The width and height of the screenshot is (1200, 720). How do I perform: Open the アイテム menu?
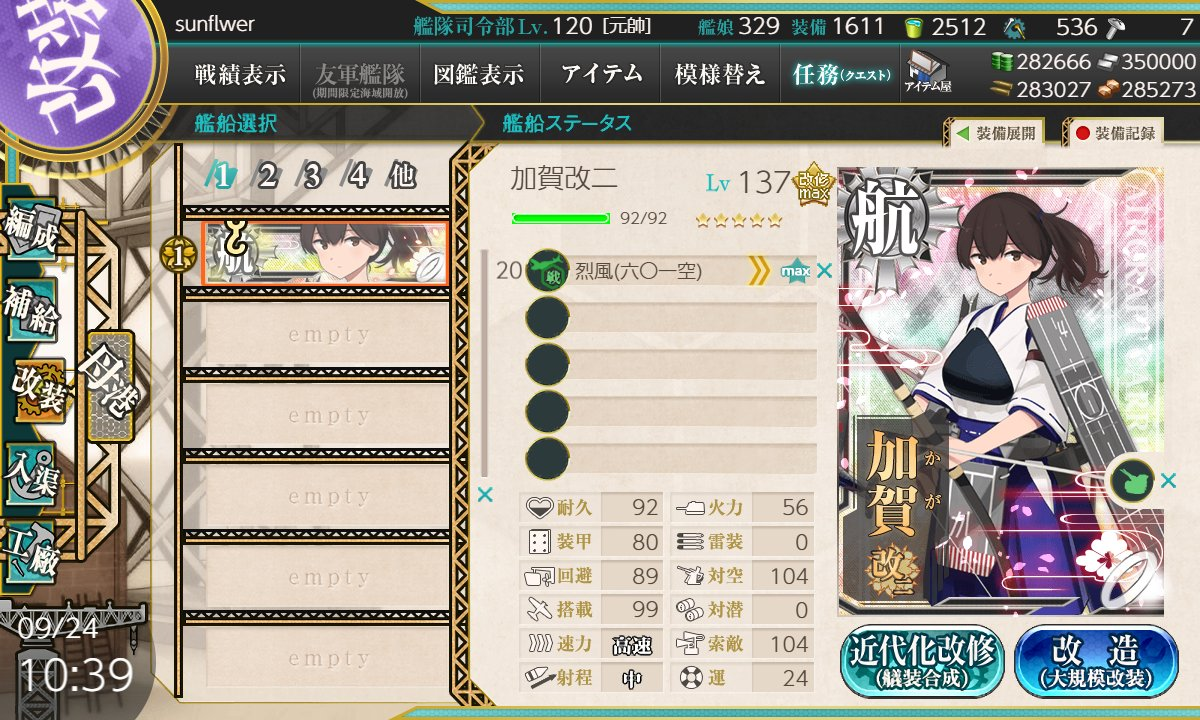tap(600, 75)
